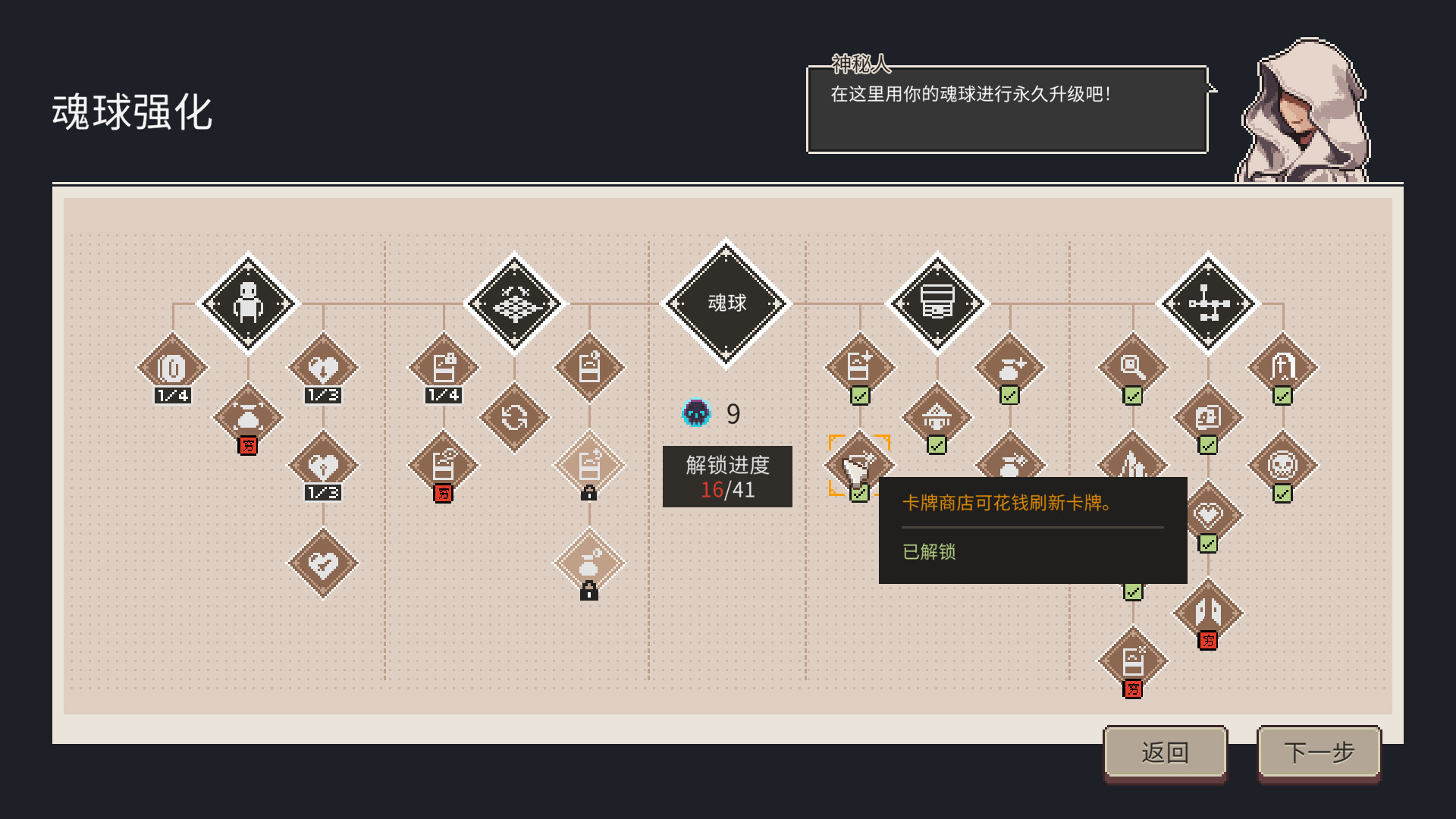
Task: Click the 解锁进度 16/41 progress display
Action: tap(727, 476)
